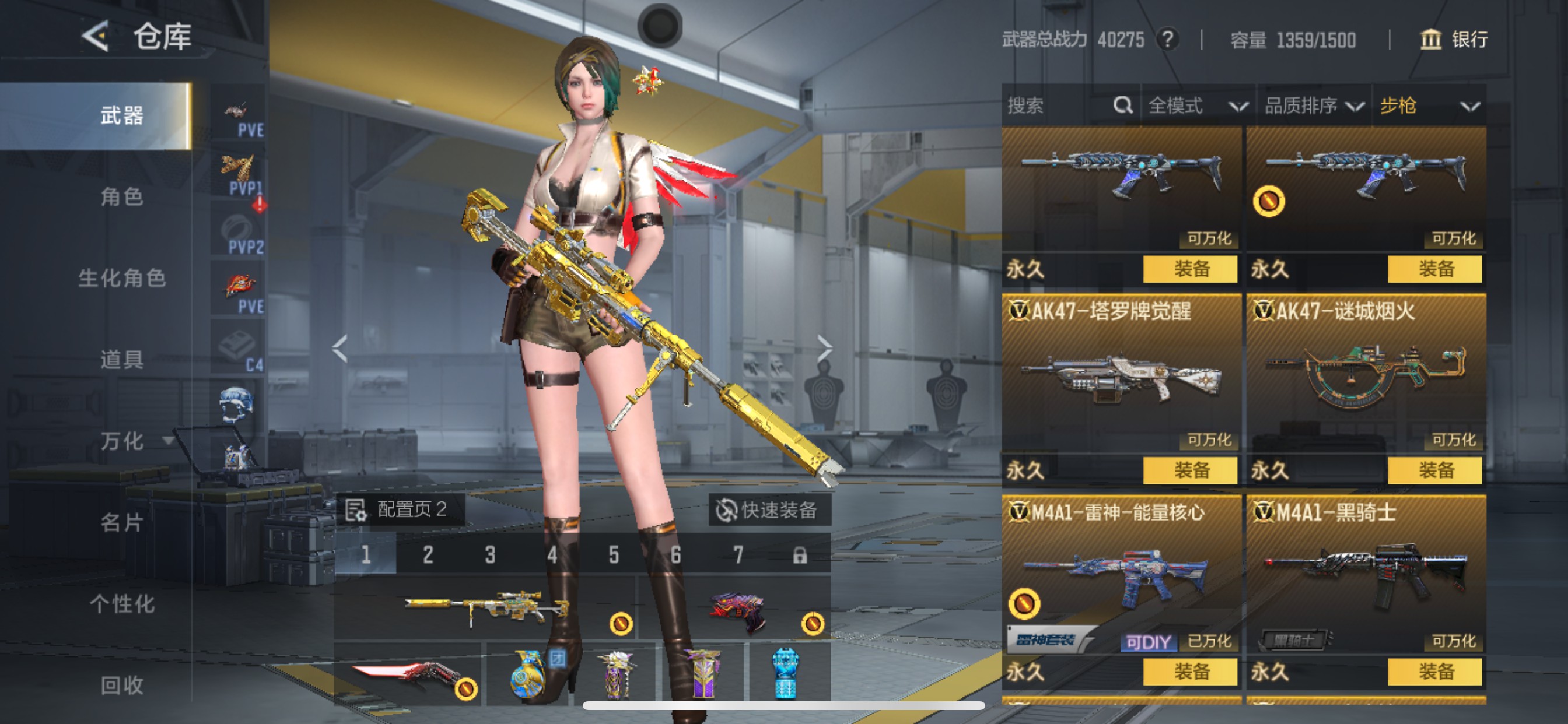Viewport: 1568px width, 724px height.
Task: Open the 步枪 weapon type dropdown
Action: pos(1429,106)
